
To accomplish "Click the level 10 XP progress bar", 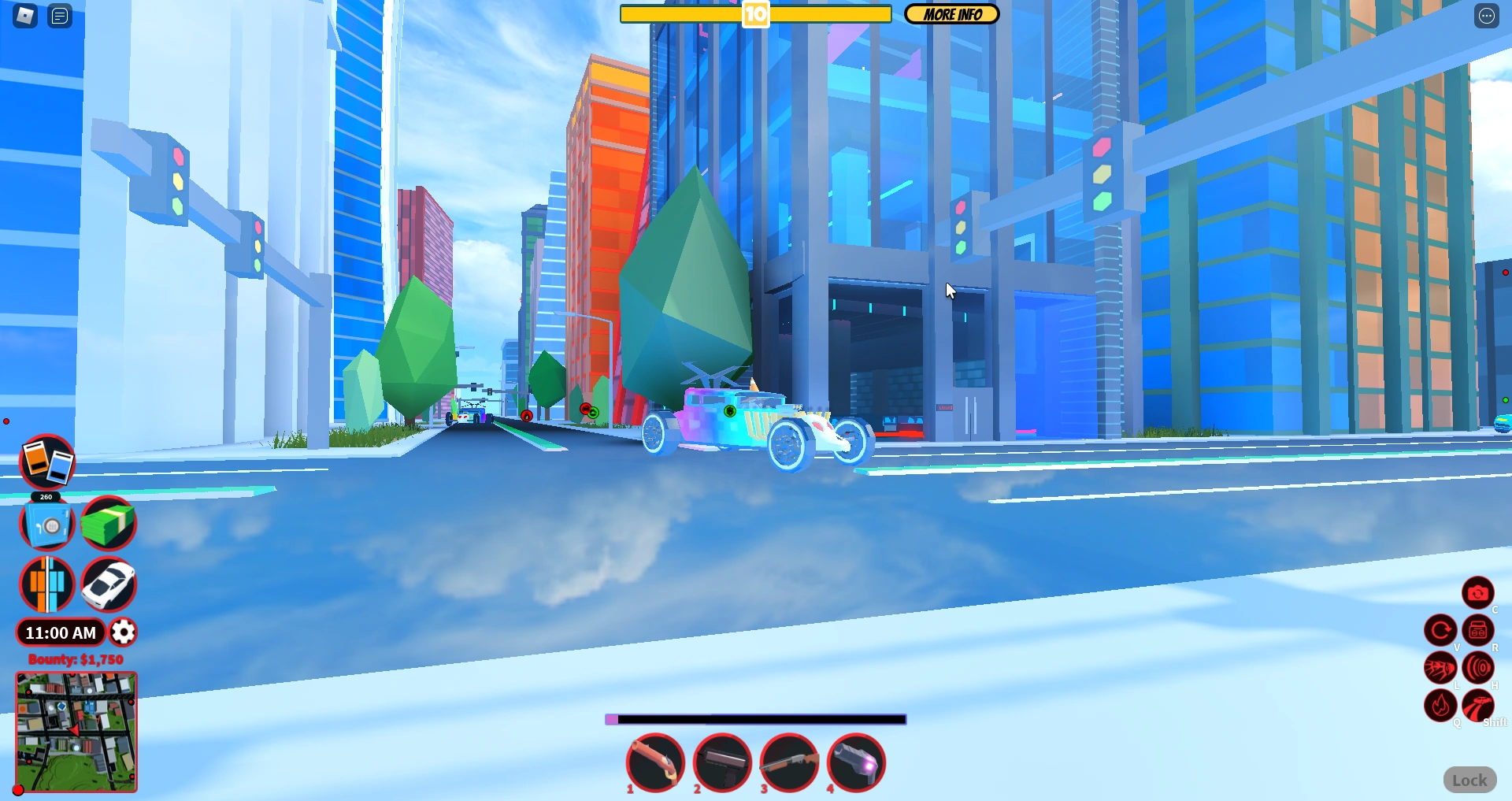I will (x=754, y=13).
